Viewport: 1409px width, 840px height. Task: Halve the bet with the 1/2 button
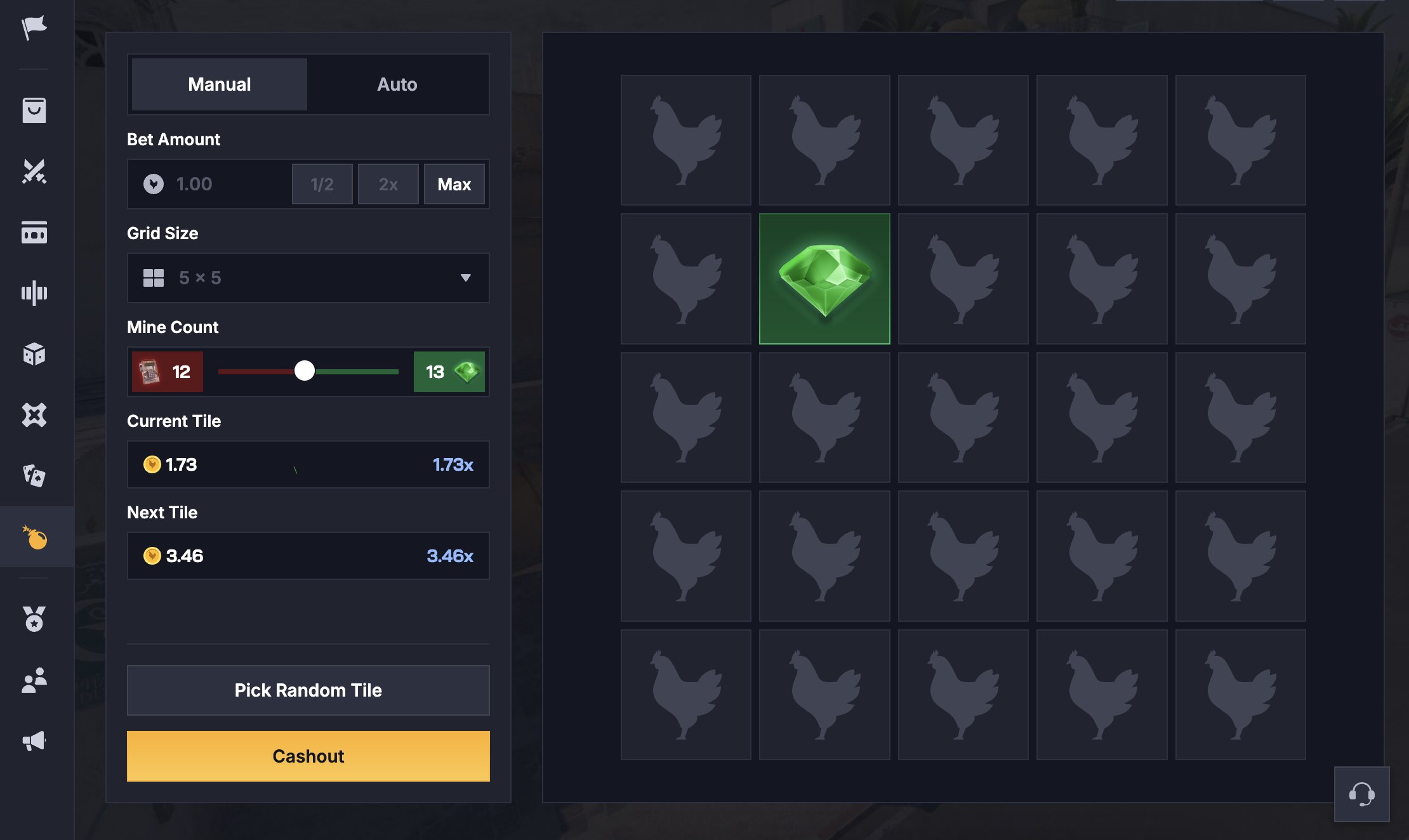(x=322, y=184)
